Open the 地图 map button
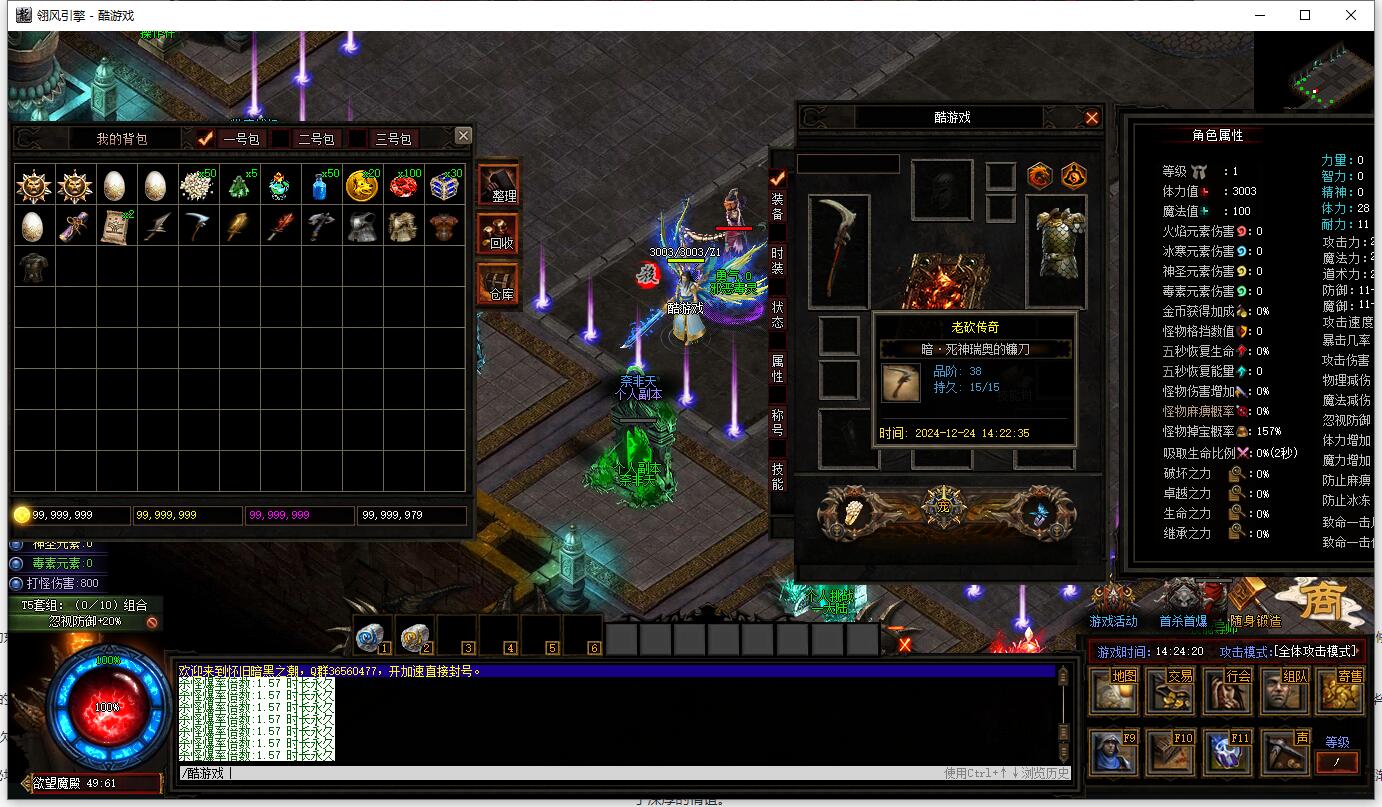 [x=1111, y=690]
